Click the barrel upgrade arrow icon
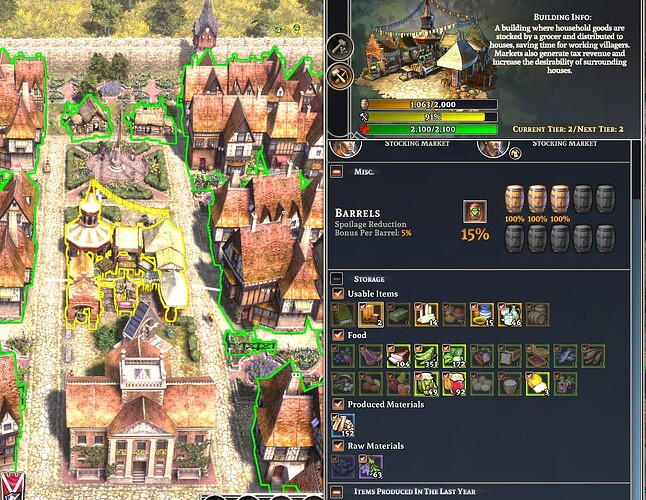The image size is (646, 500). pyautogui.click(x=472, y=211)
